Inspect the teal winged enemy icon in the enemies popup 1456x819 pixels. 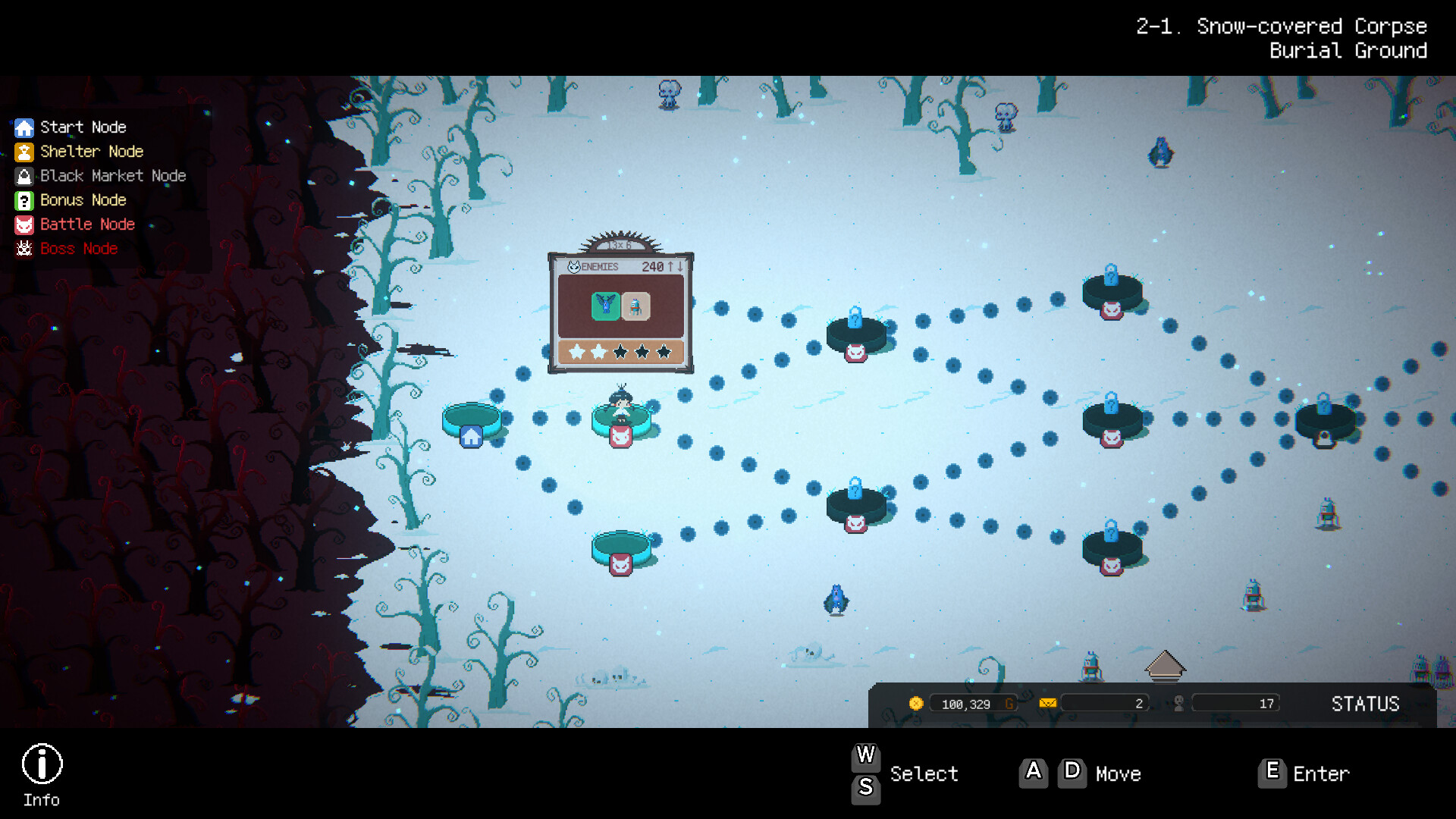coord(605,306)
